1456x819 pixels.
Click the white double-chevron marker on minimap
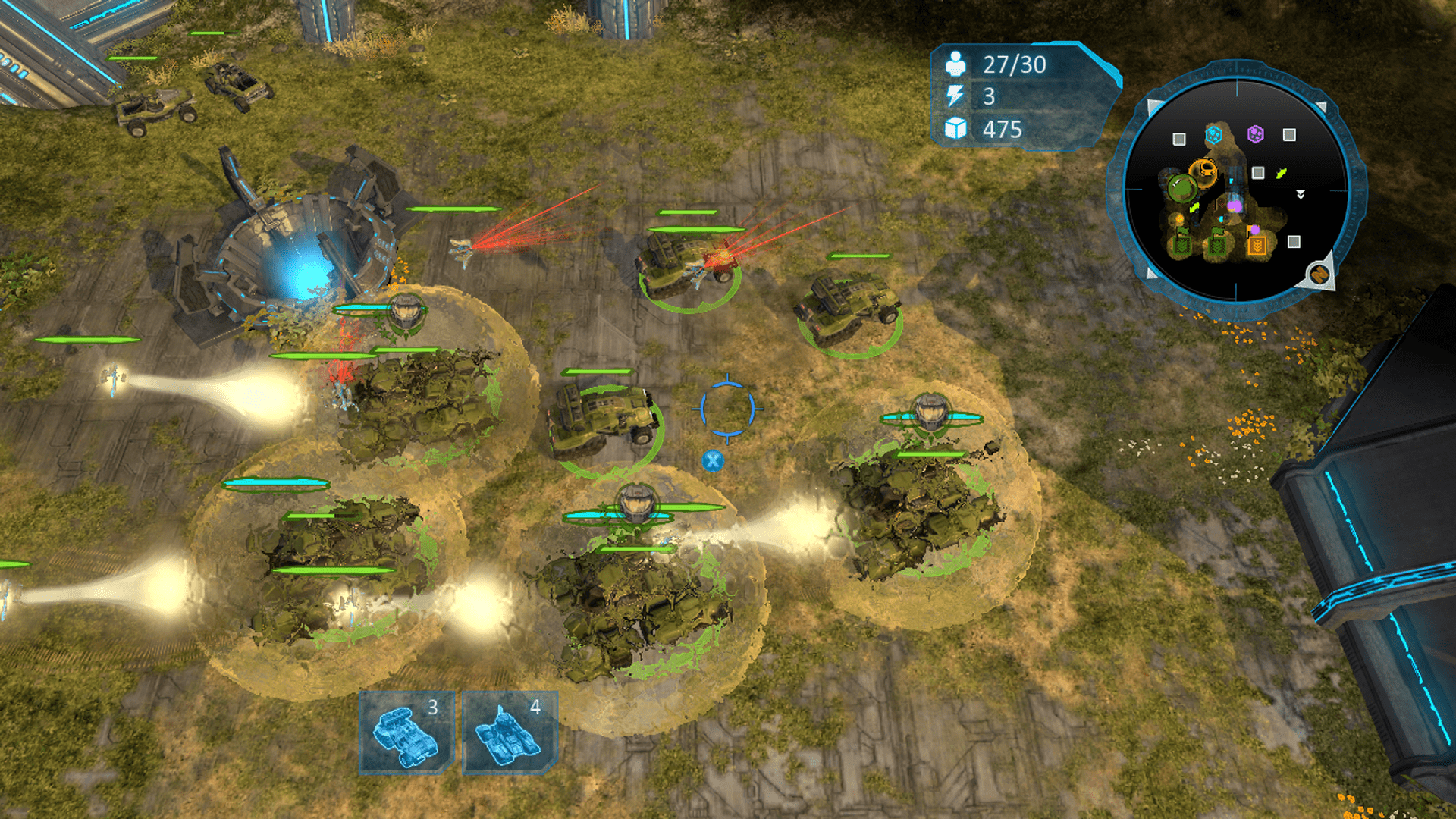[x=1301, y=195]
